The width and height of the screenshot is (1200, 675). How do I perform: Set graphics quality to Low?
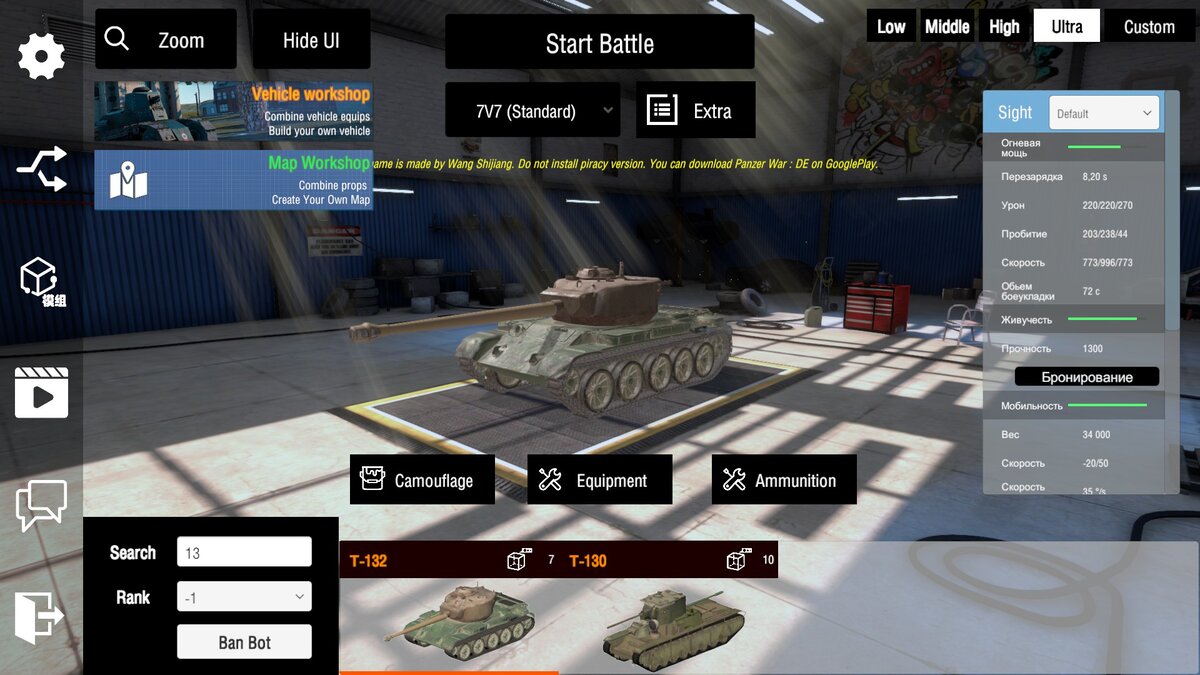tap(891, 27)
